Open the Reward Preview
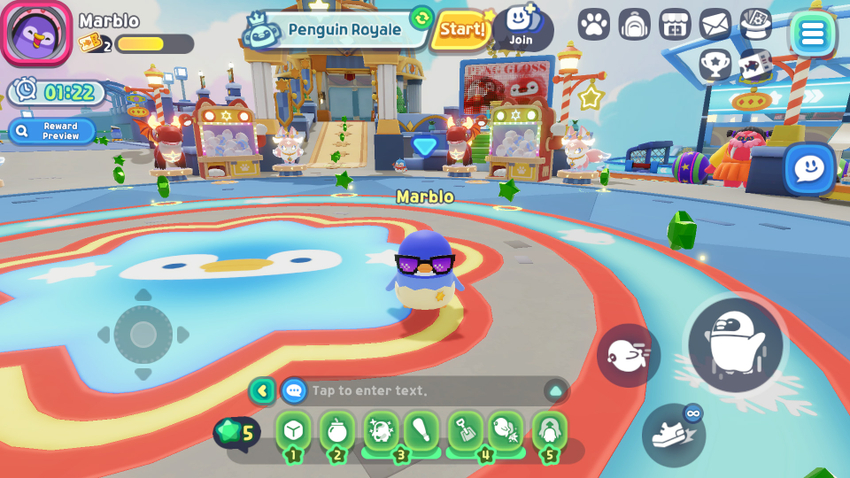This screenshot has height=478, width=850. [x=52, y=131]
